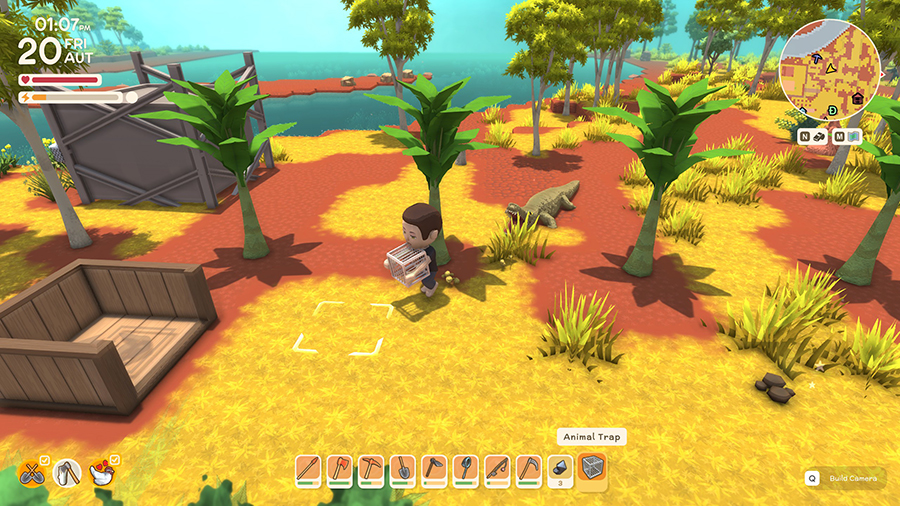Pick the hoe in the hotbar
900x506 pixels.
[x=434, y=468]
